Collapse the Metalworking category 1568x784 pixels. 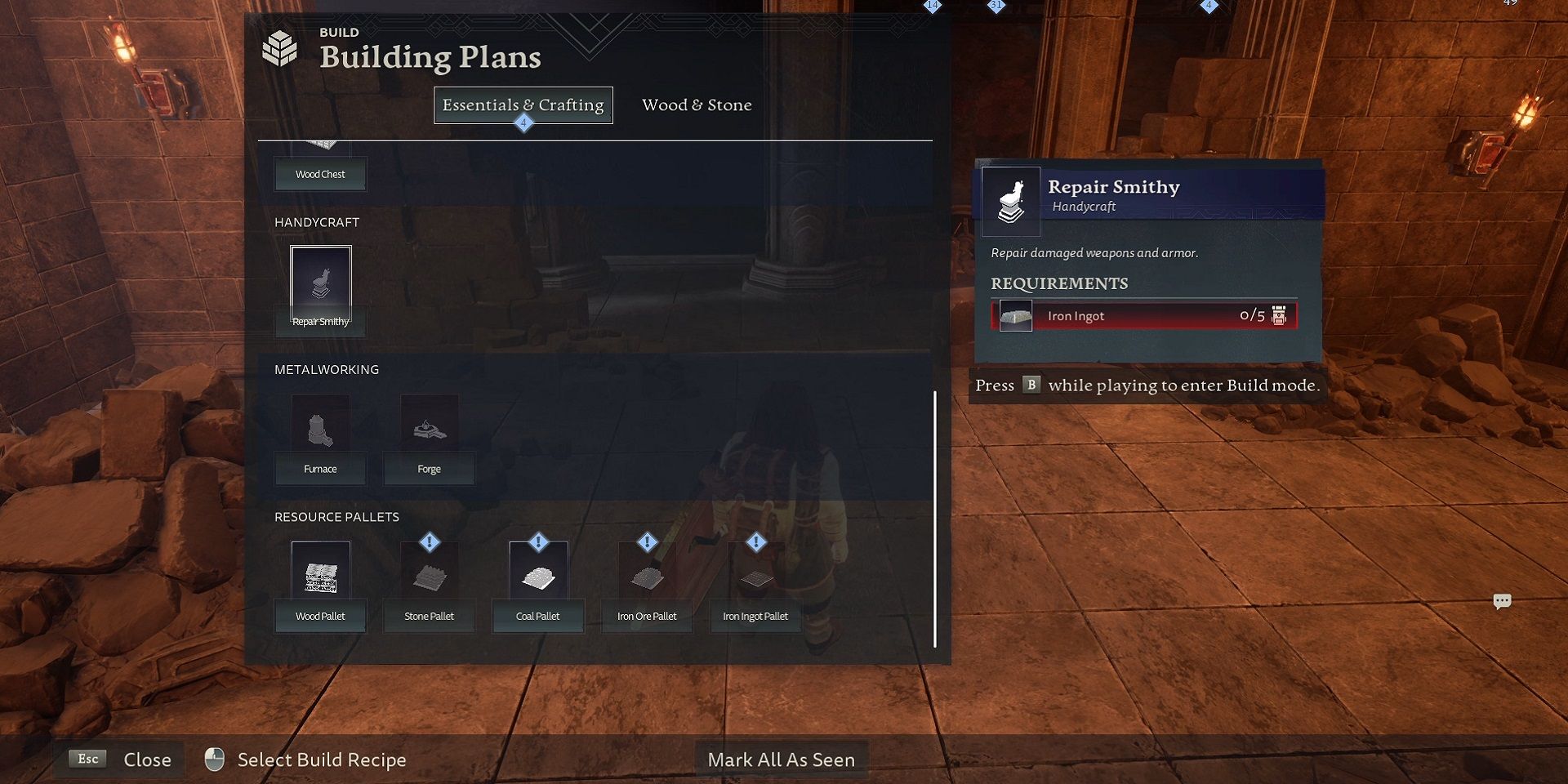coord(326,369)
